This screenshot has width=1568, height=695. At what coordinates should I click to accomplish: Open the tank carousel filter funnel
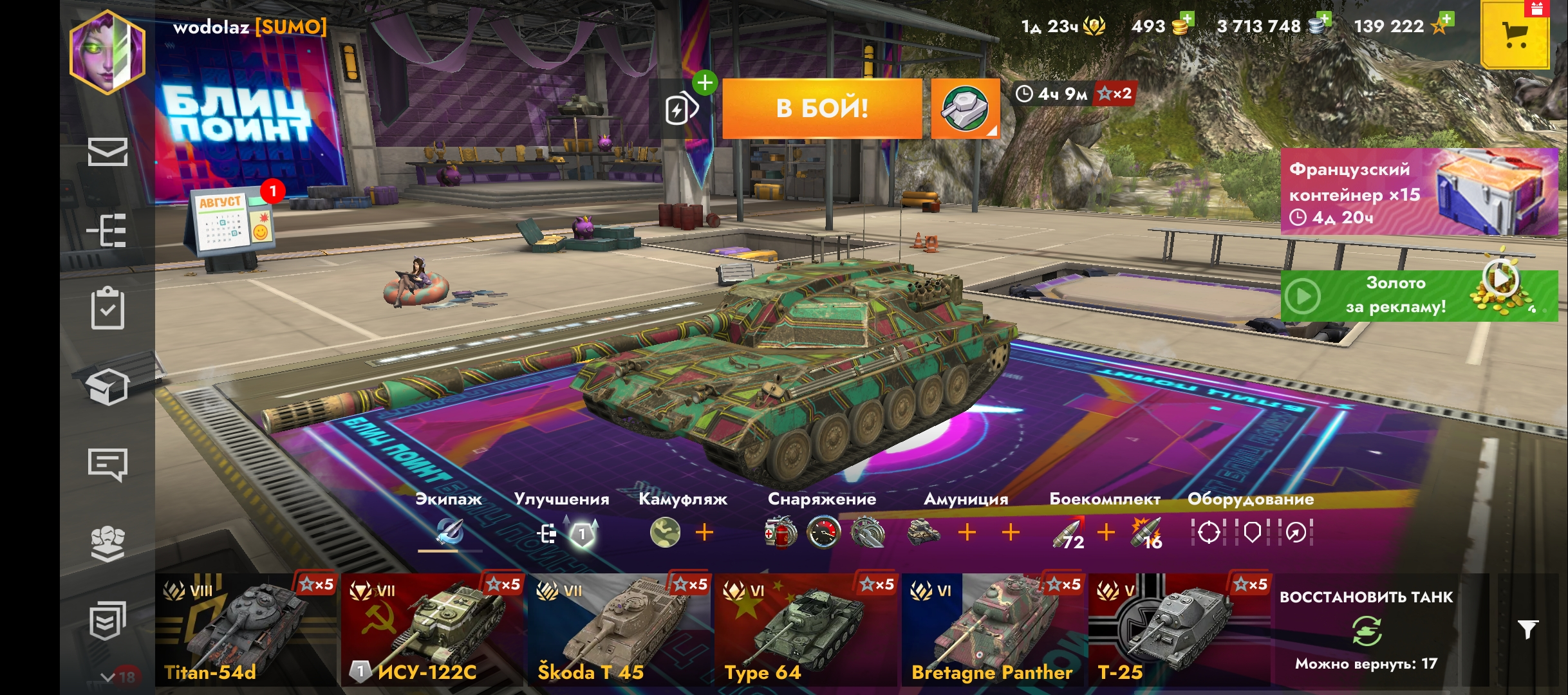(1527, 629)
